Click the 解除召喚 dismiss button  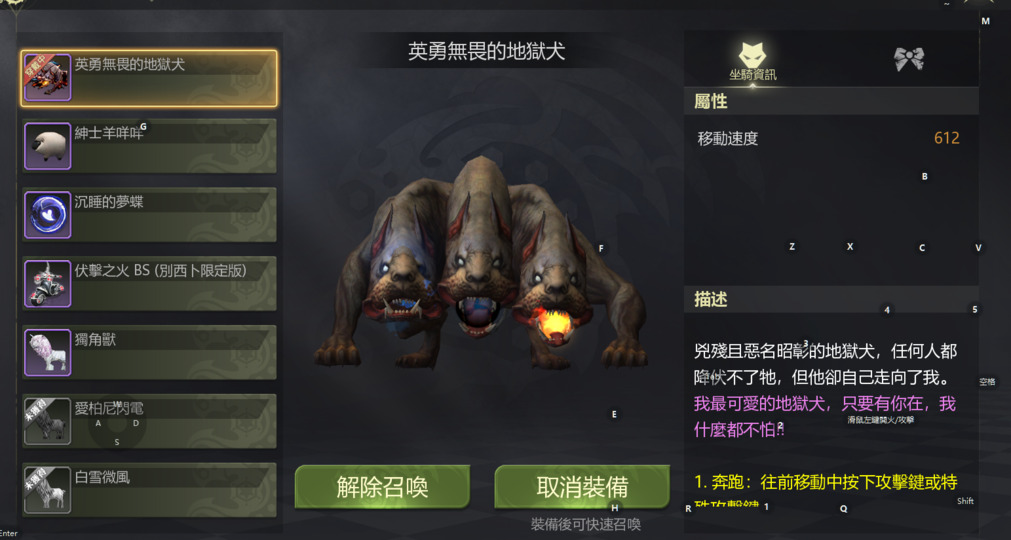click(382, 487)
